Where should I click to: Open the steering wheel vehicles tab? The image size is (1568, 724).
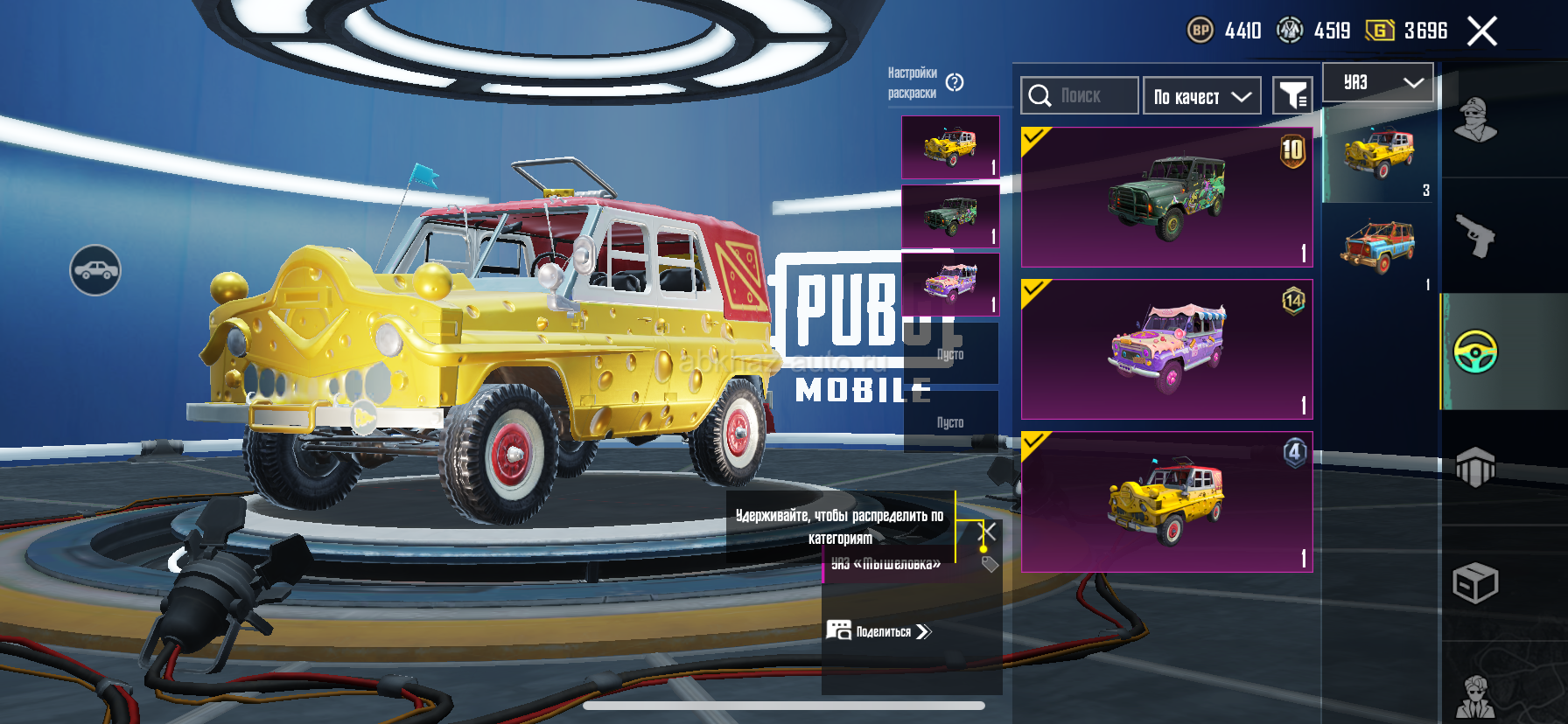click(x=1475, y=352)
